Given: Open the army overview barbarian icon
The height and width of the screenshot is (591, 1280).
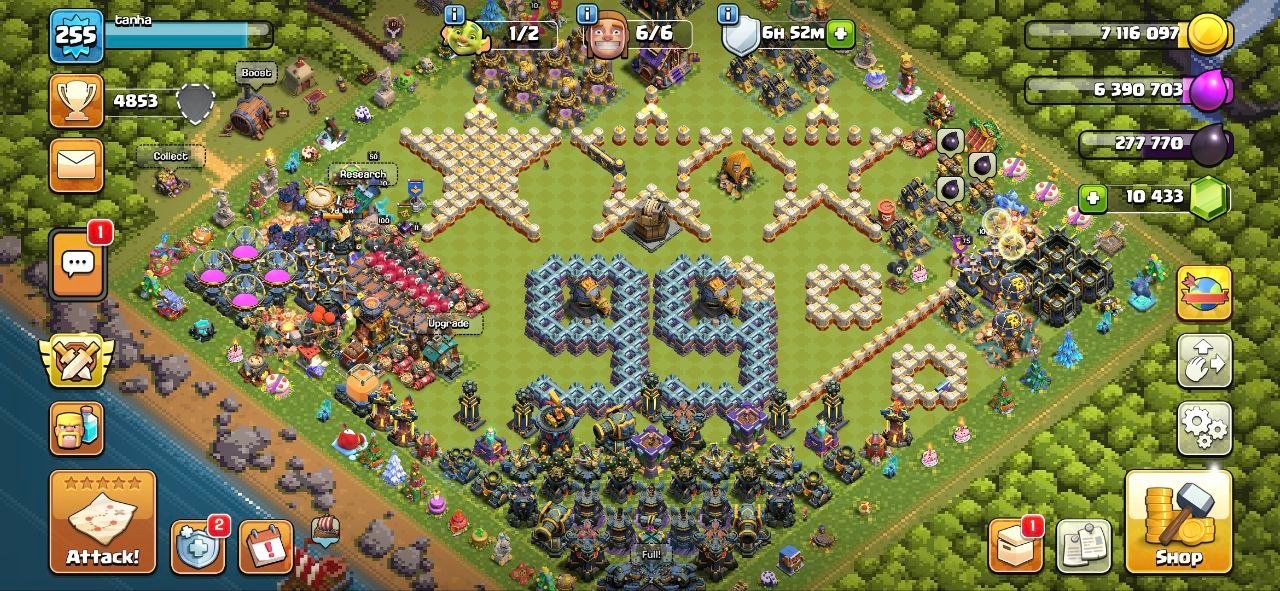Looking at the screenshot, I should (x=77, y=429).
